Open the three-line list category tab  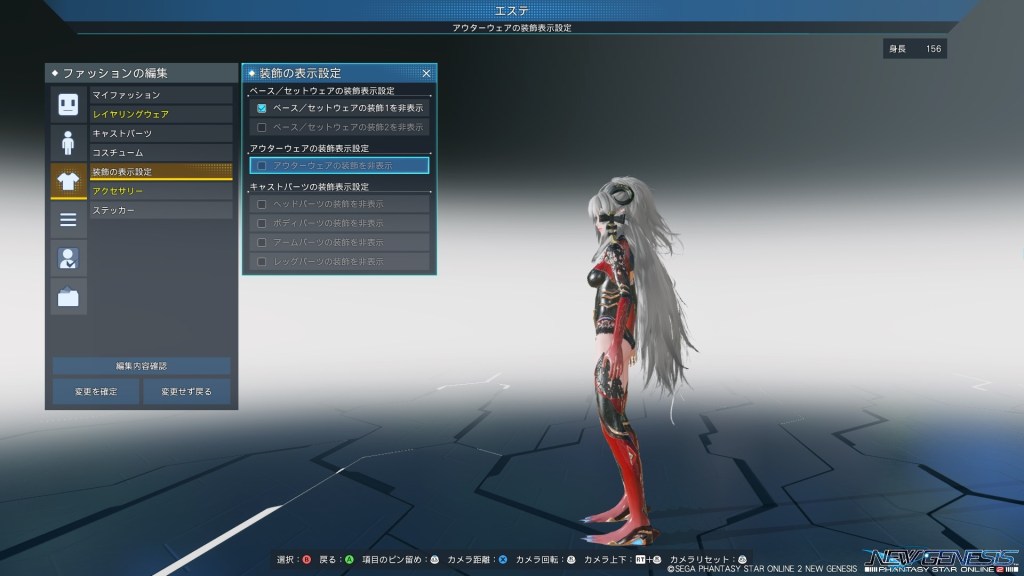pyautogui.click(x=68, y=219)
